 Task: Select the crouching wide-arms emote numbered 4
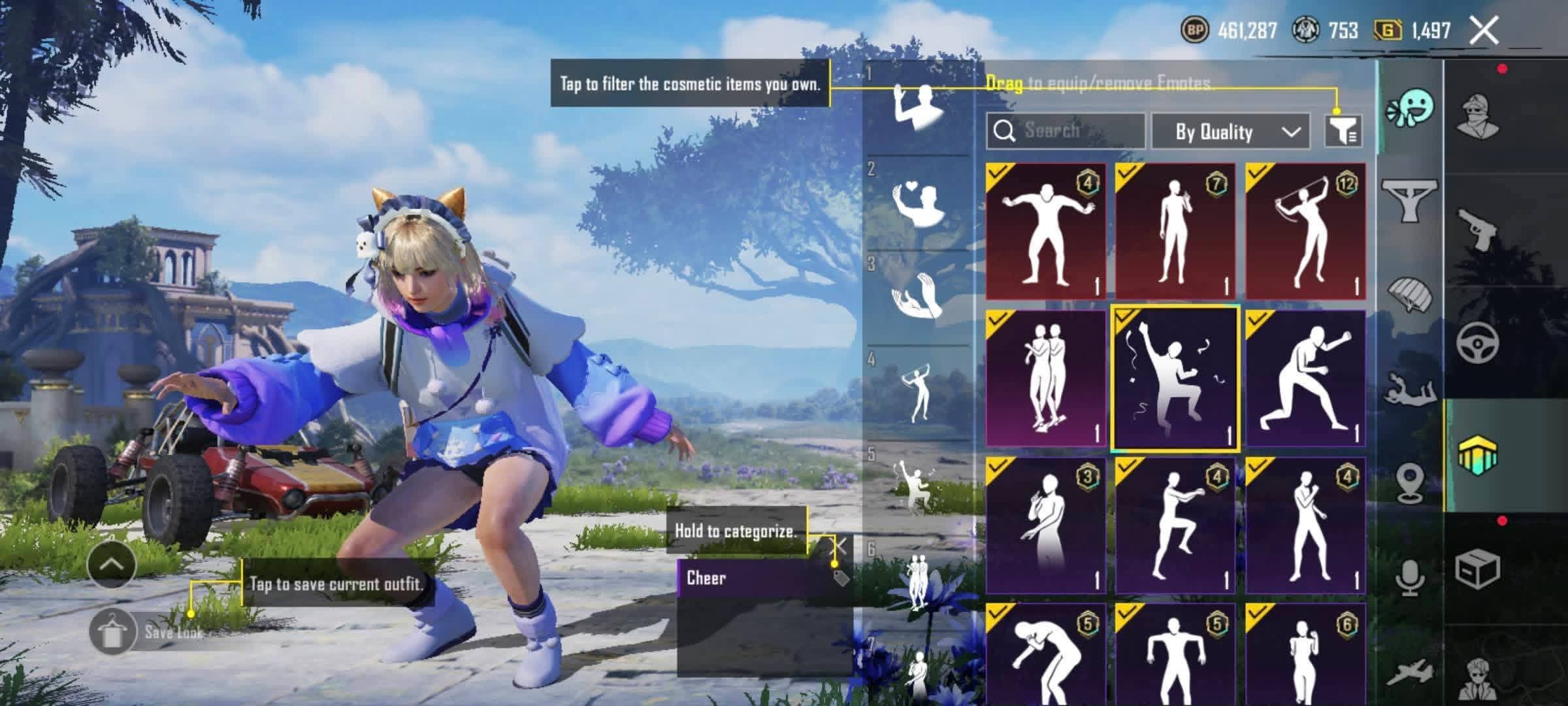point(1045,231)
